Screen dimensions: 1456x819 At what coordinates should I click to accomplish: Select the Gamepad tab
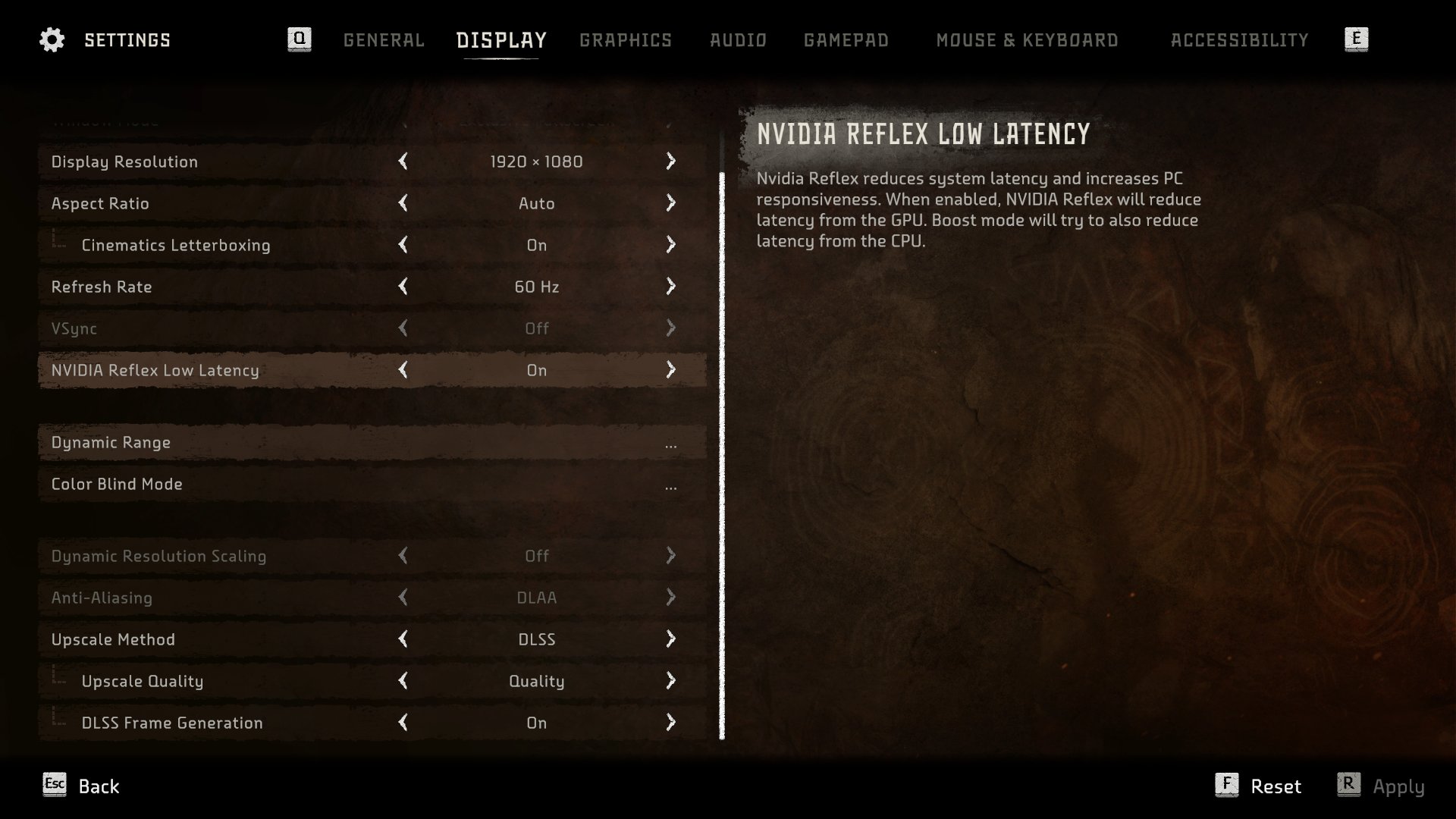[x=846, y=40]
